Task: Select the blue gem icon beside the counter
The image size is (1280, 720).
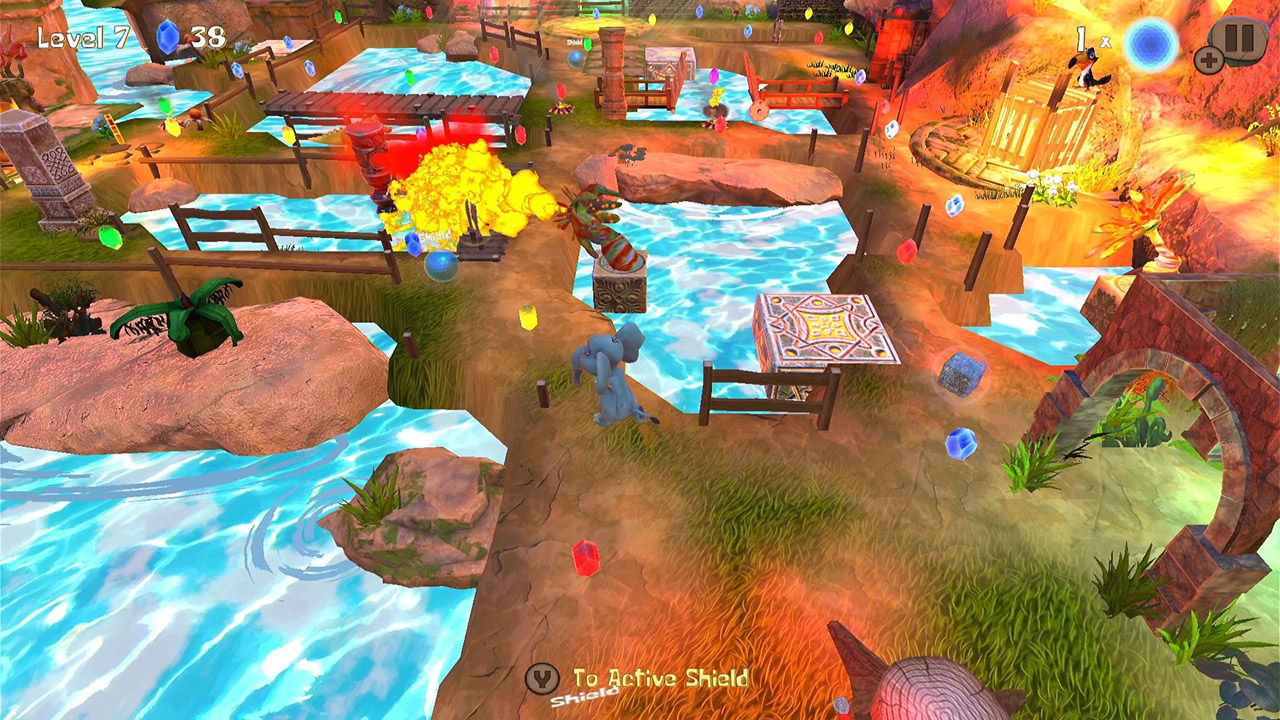Action: click(170, 37)
